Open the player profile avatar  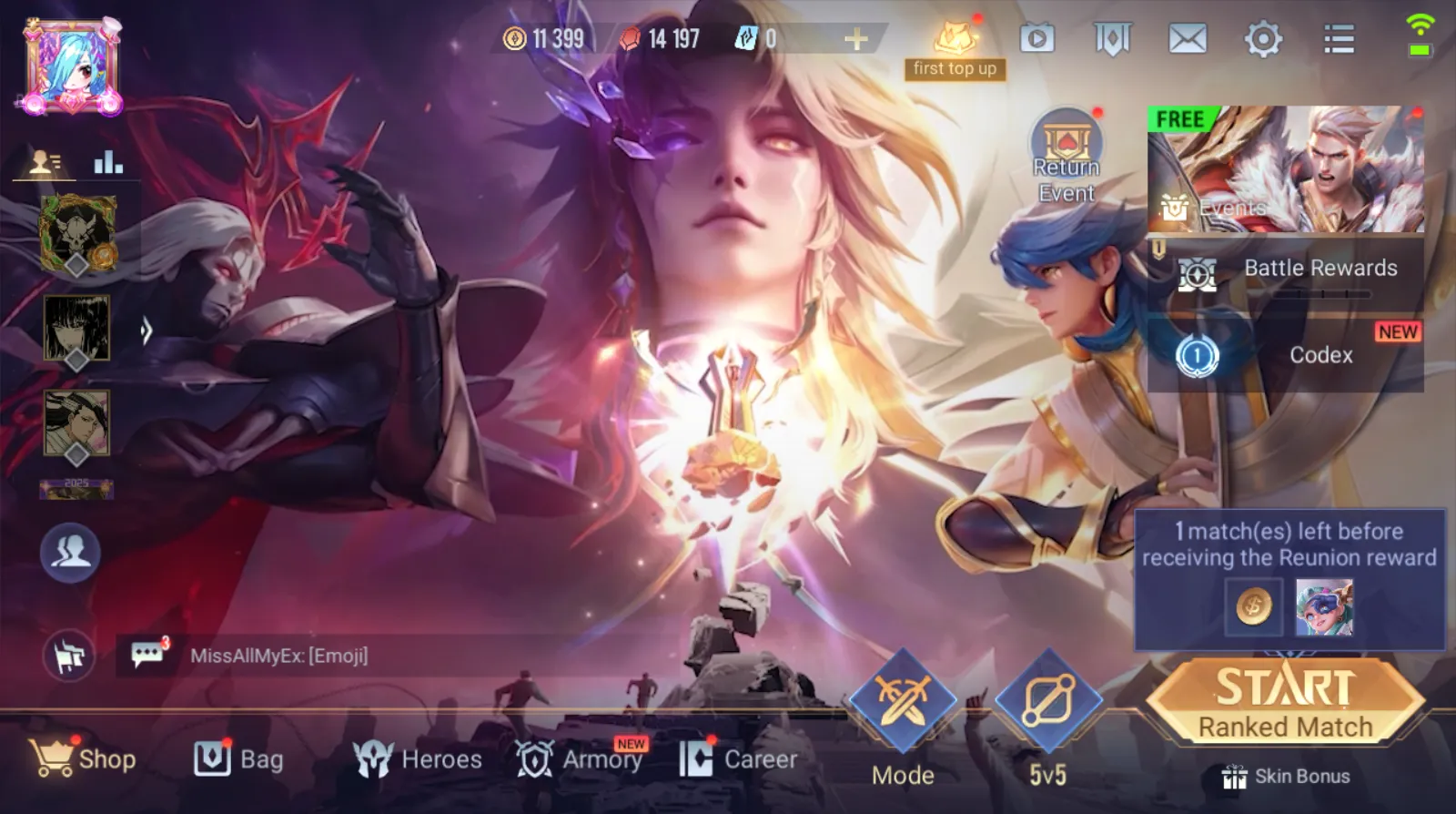[x=73, y=66]
